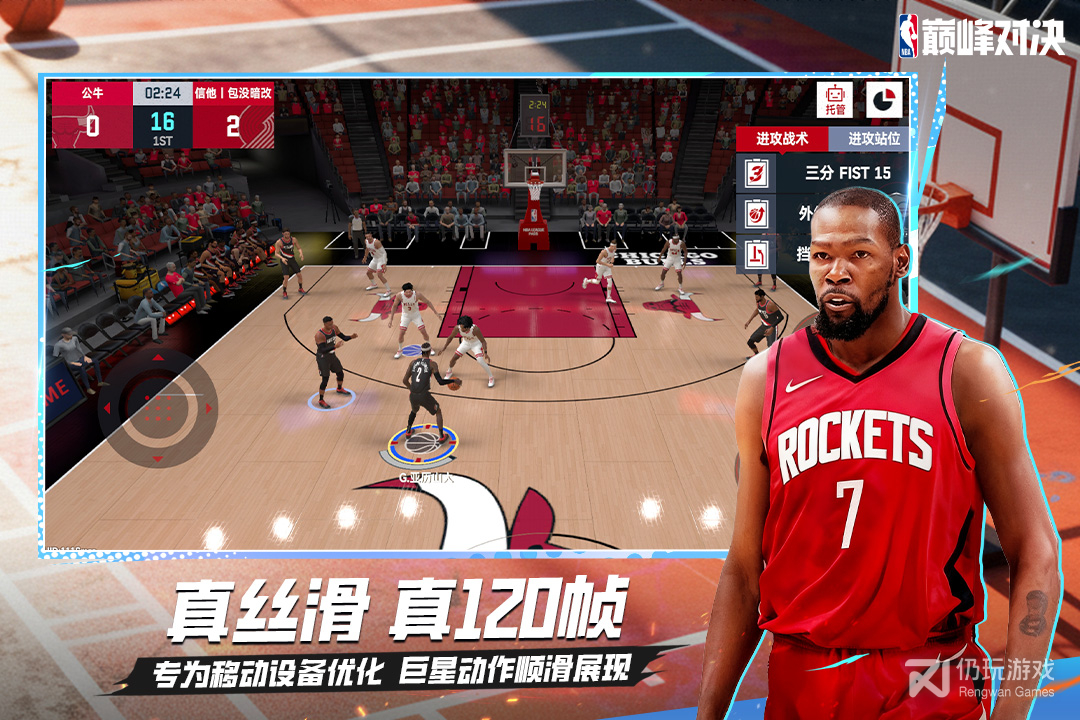Tap the 托管 auto-play robot button
Image resolution: width=1080 pixels, height=720 pixels.
click(x=834, y=99)
